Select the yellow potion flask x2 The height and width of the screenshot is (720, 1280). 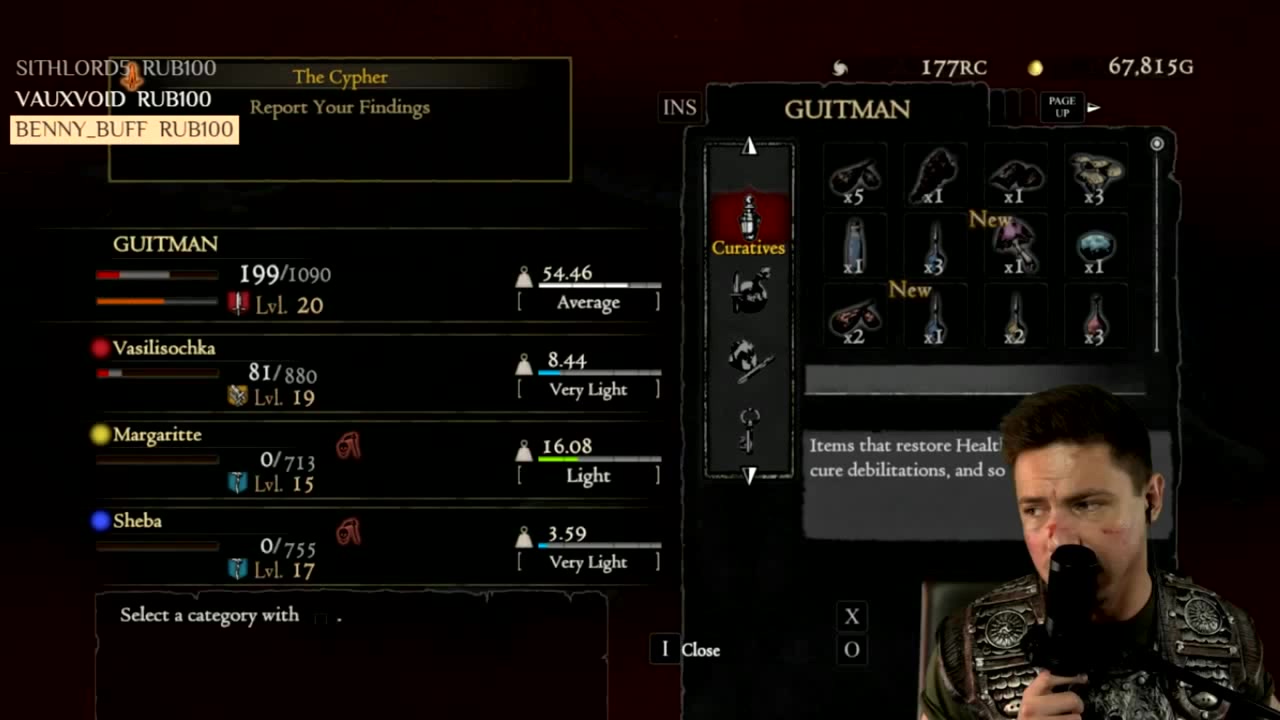coord(1014,318)
